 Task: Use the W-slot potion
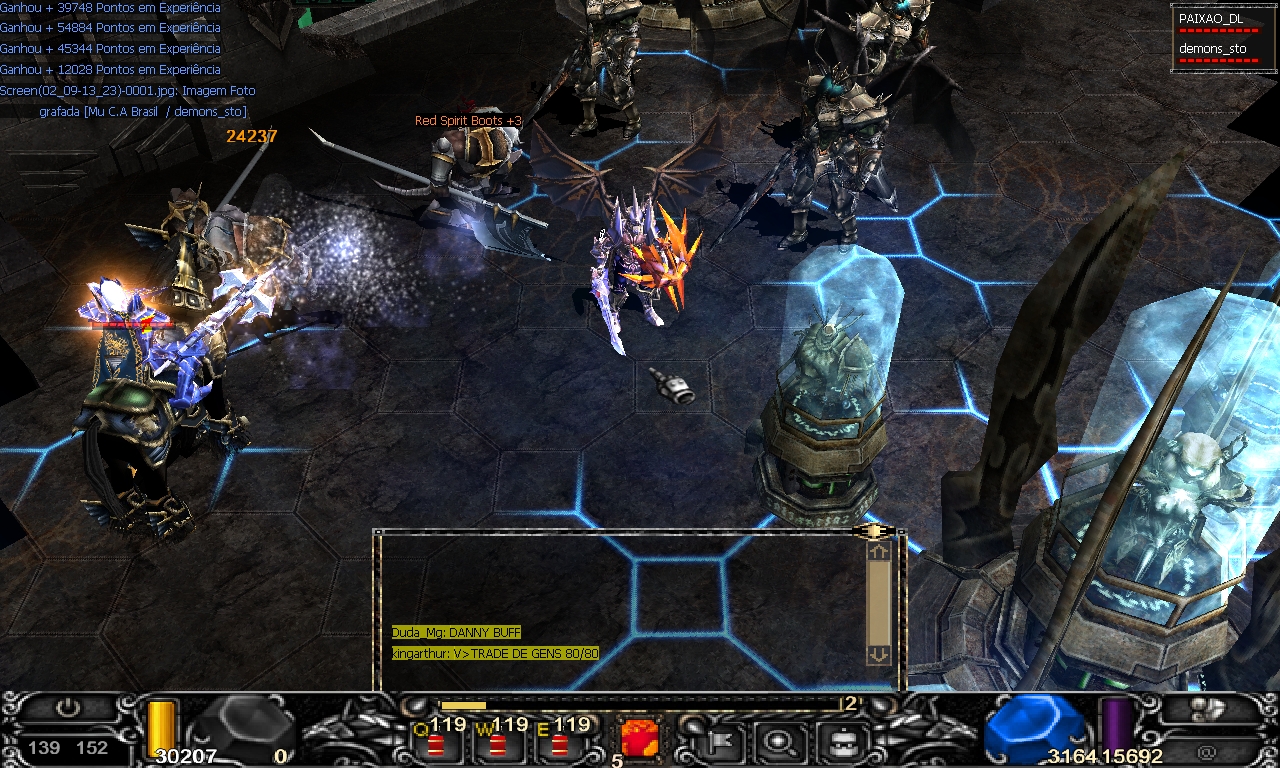pos(497,743)
